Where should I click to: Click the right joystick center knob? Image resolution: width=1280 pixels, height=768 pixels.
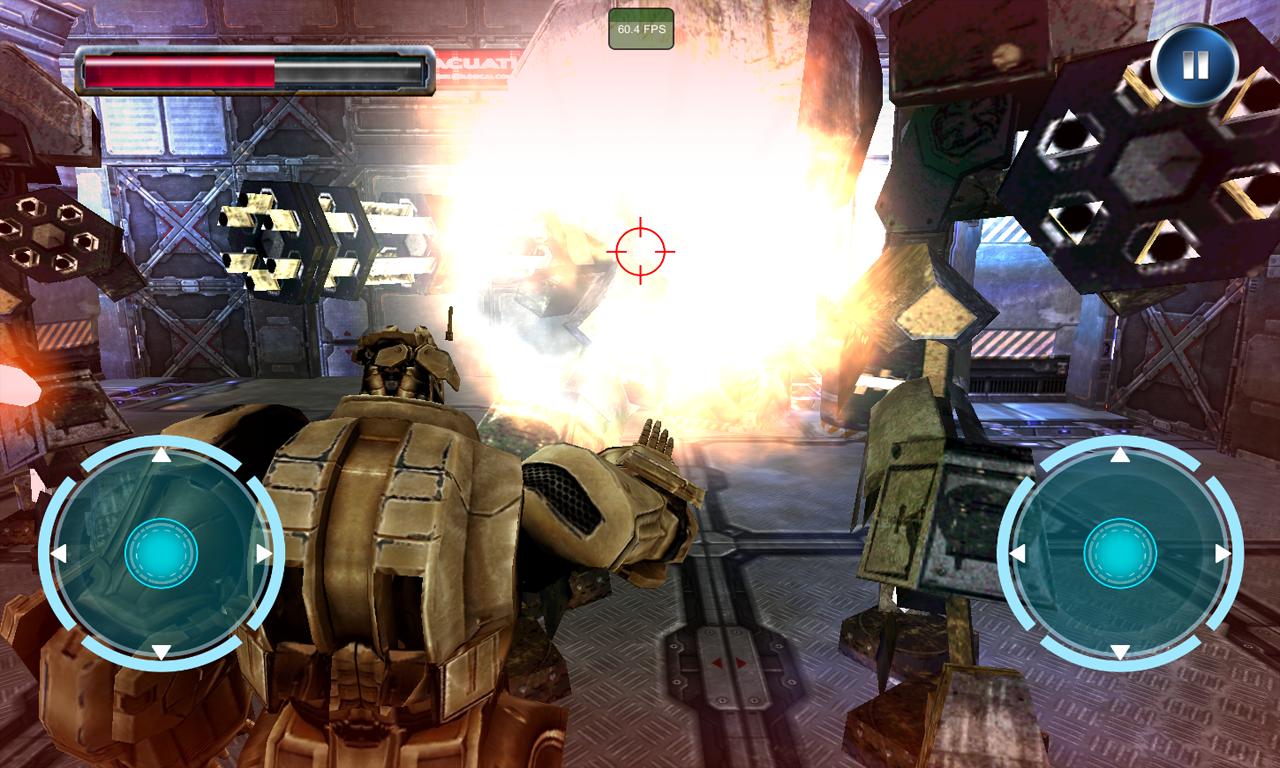point(1120,553)
